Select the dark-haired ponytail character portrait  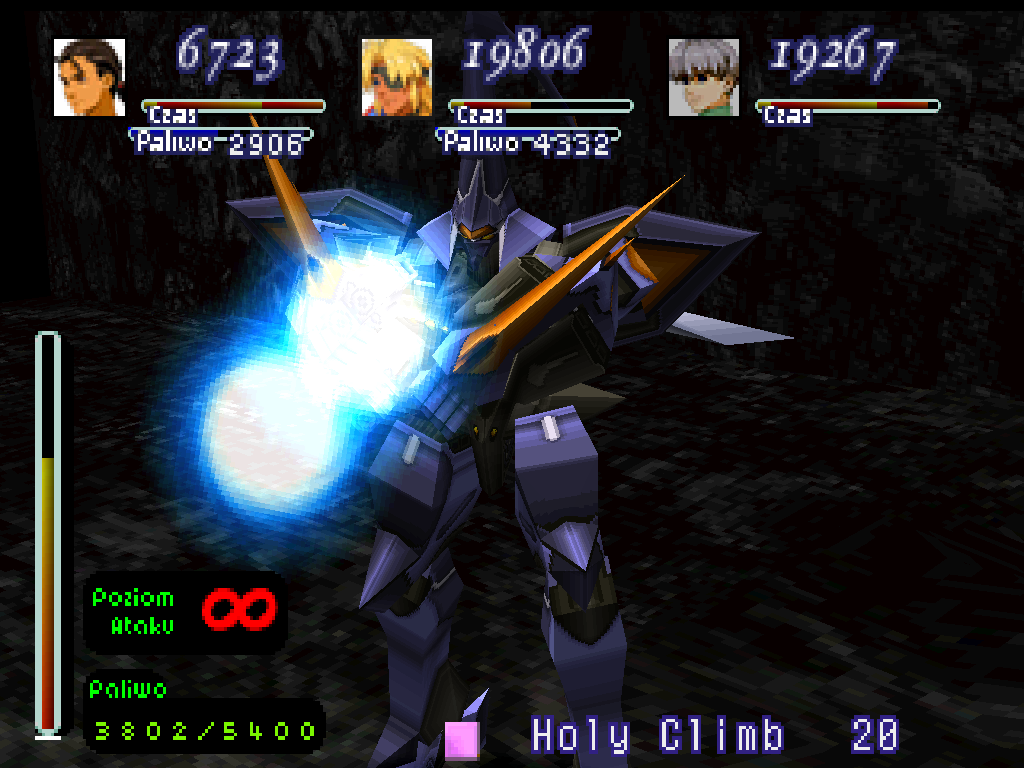tap(89, 77)
